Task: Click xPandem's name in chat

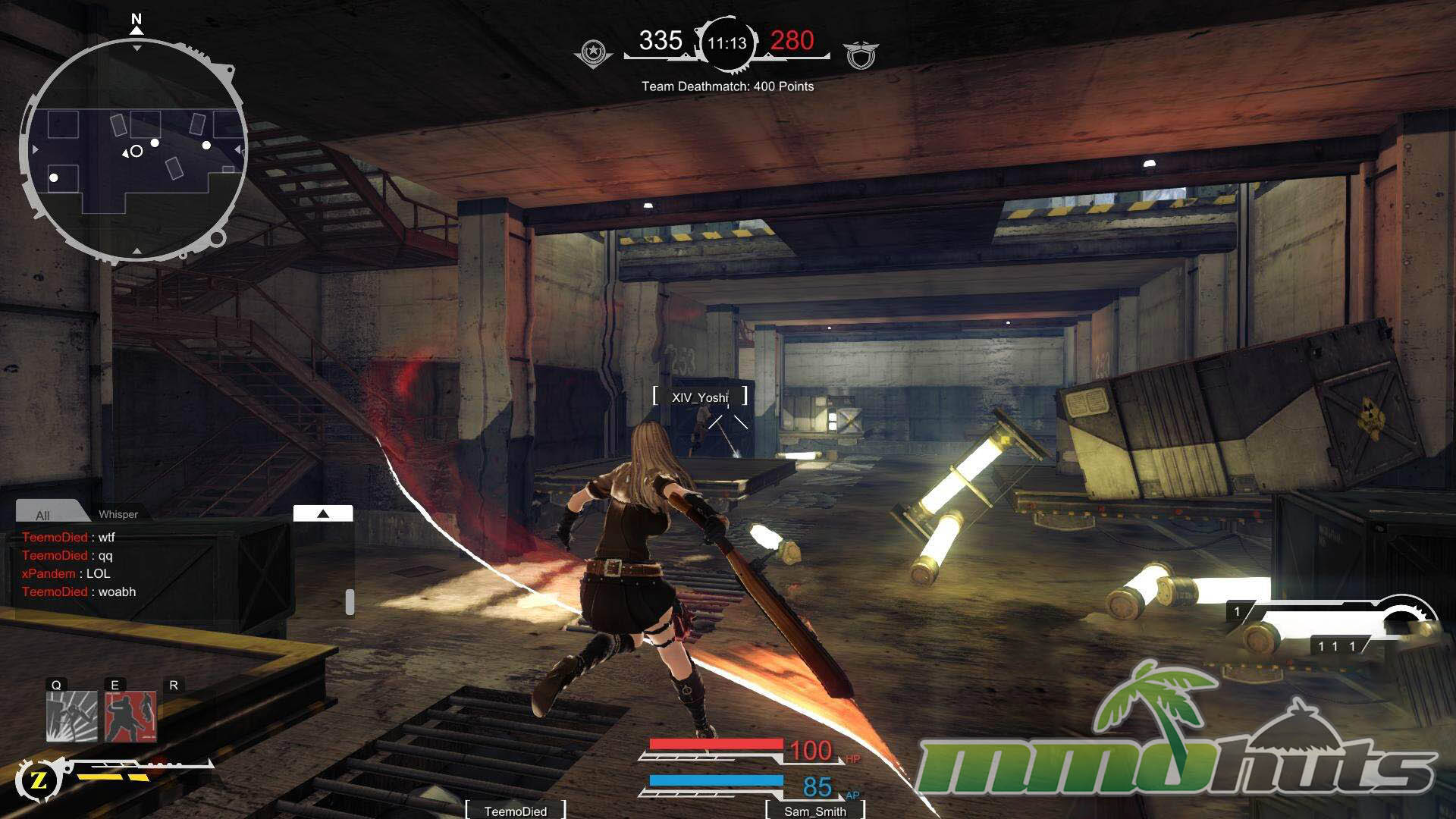Action: [x=49, y=573]
